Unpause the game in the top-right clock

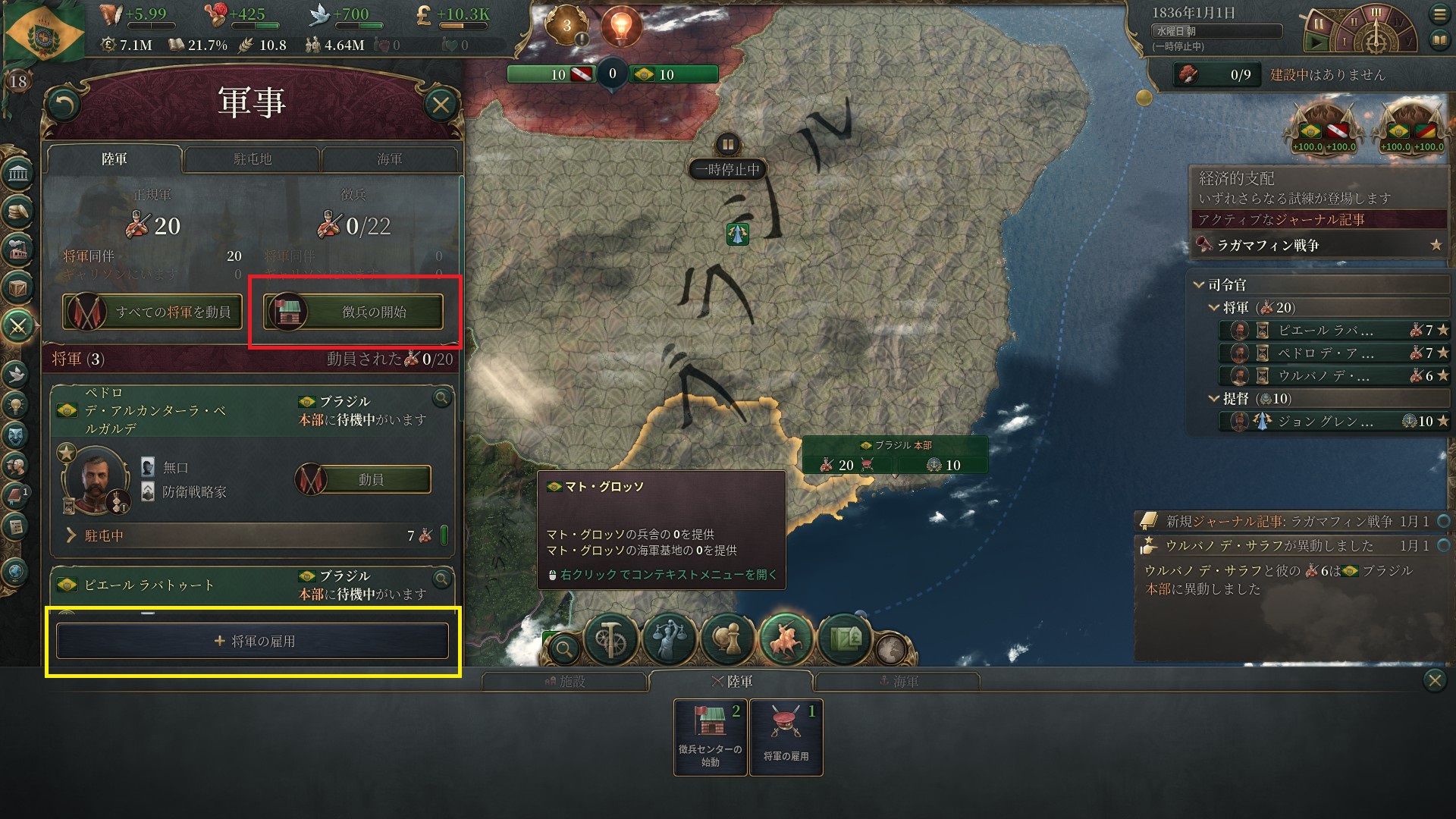tap(1317, 42)
